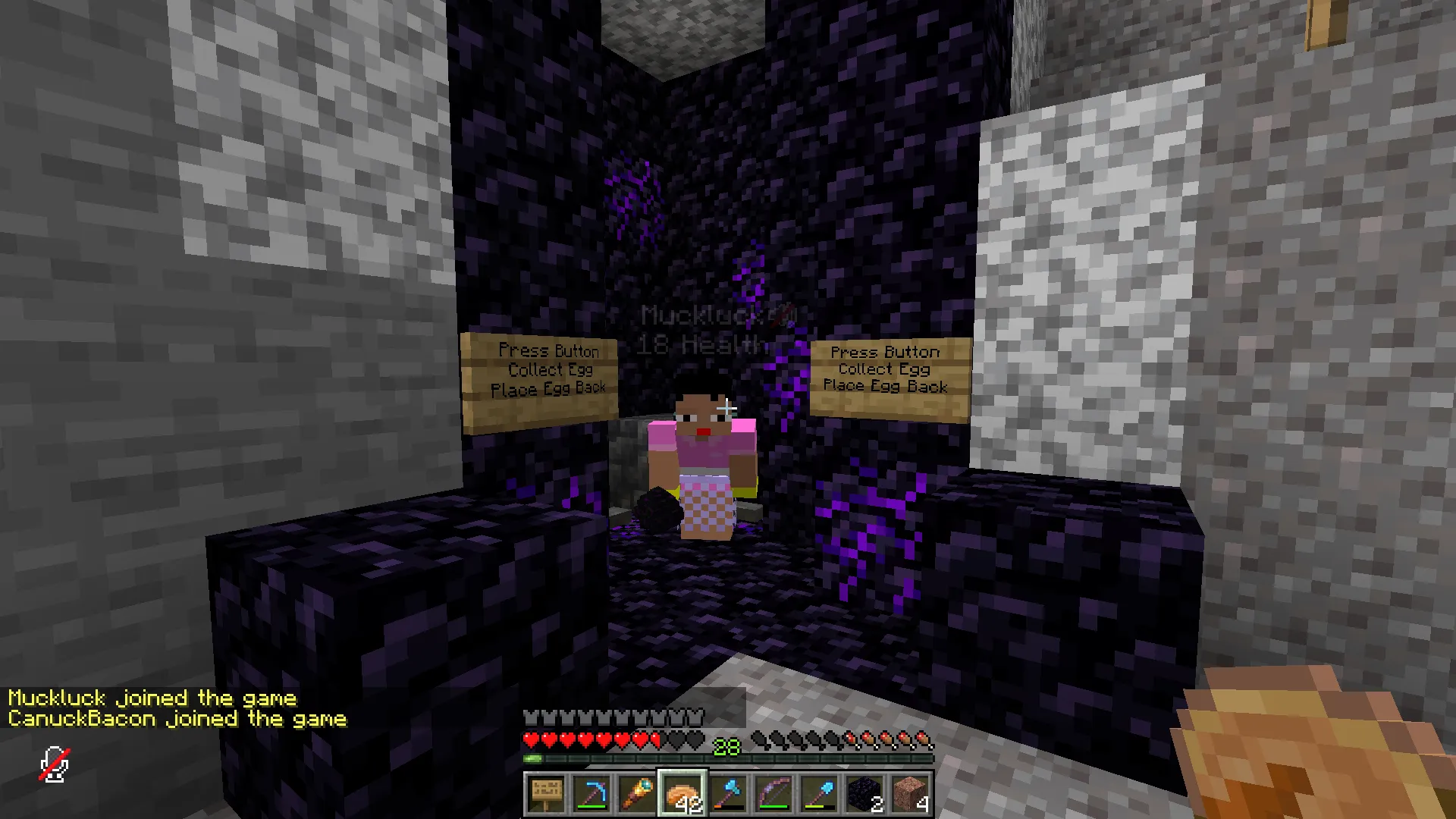Switch to the diamond axe slot
1456x819 pixels.
pyautogui.click(x=728, y=794)
